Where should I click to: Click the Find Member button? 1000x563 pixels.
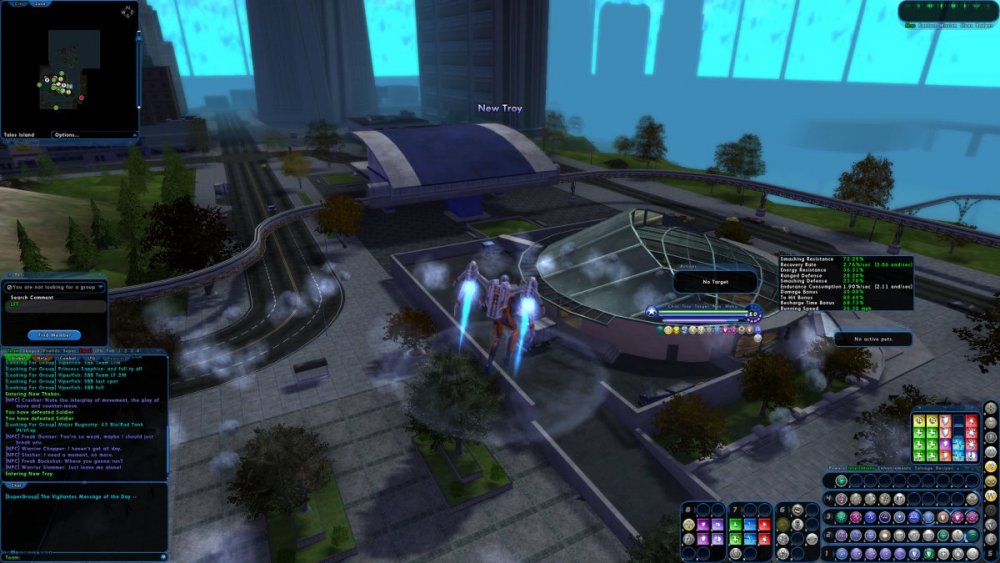[54, 335]
